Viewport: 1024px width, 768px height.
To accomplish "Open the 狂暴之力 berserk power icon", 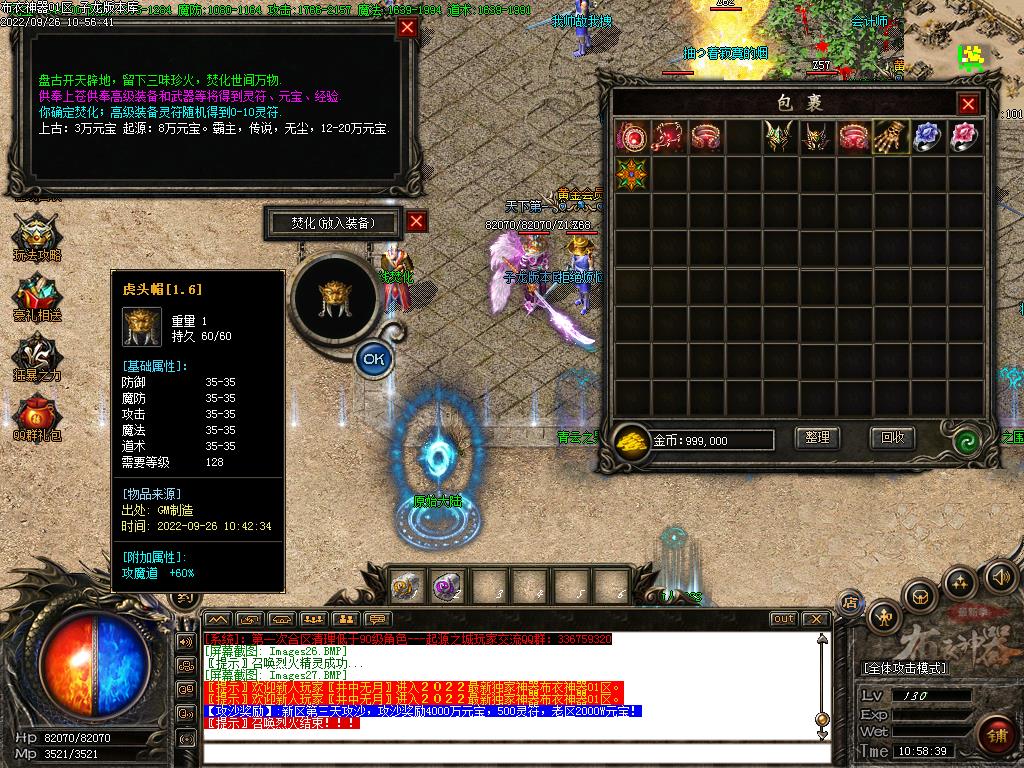I will [x=36, y=357].
